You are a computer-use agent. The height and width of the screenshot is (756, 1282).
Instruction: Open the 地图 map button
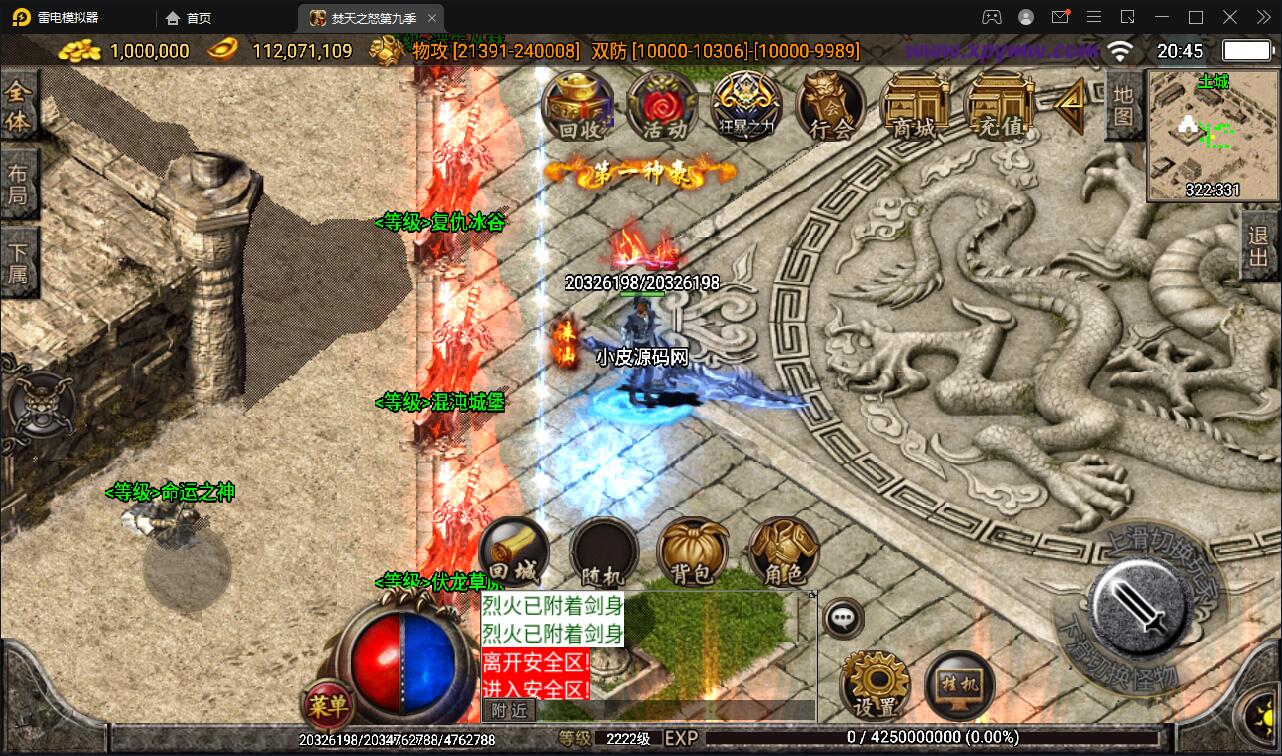[x=1123, y=106]
